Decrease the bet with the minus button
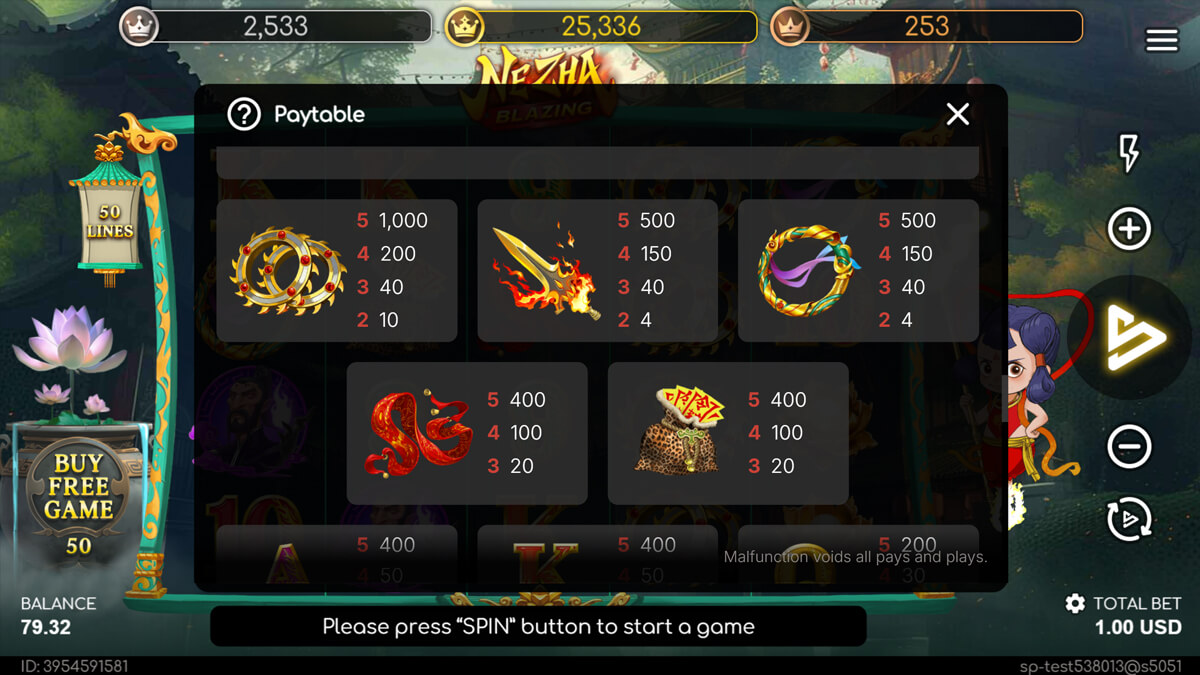This screenshot has width=1200, height=675. pos(1129,446)
